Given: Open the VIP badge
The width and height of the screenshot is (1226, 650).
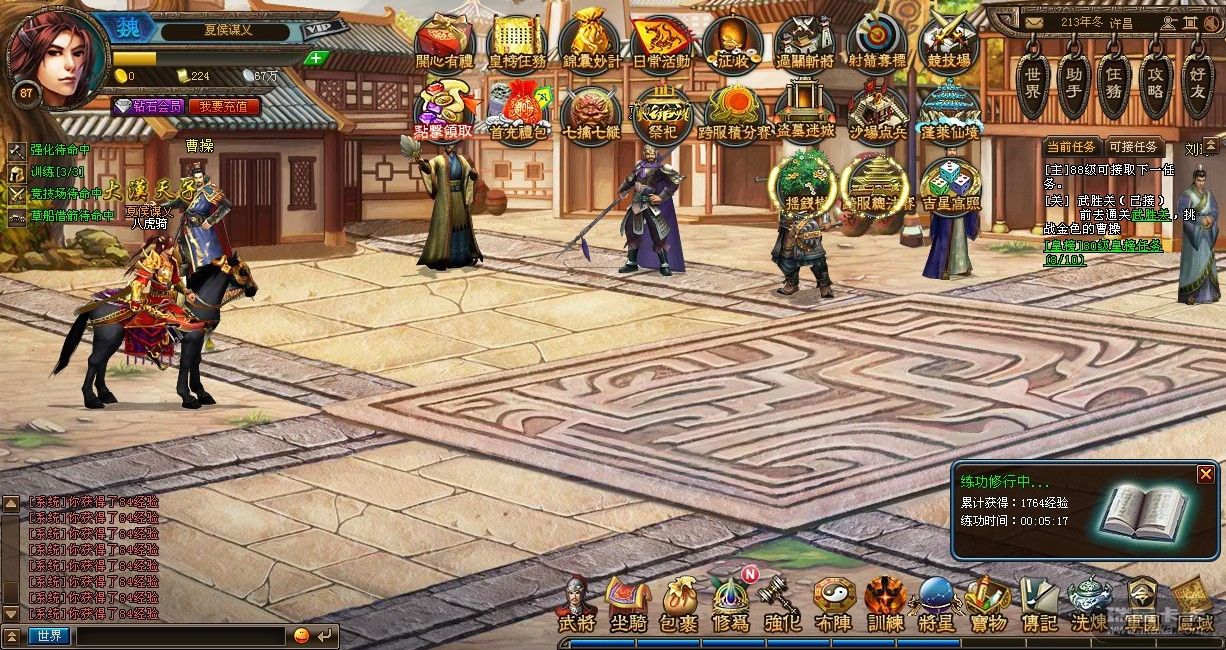Looking at the screenshot, I should pos(319,30).
